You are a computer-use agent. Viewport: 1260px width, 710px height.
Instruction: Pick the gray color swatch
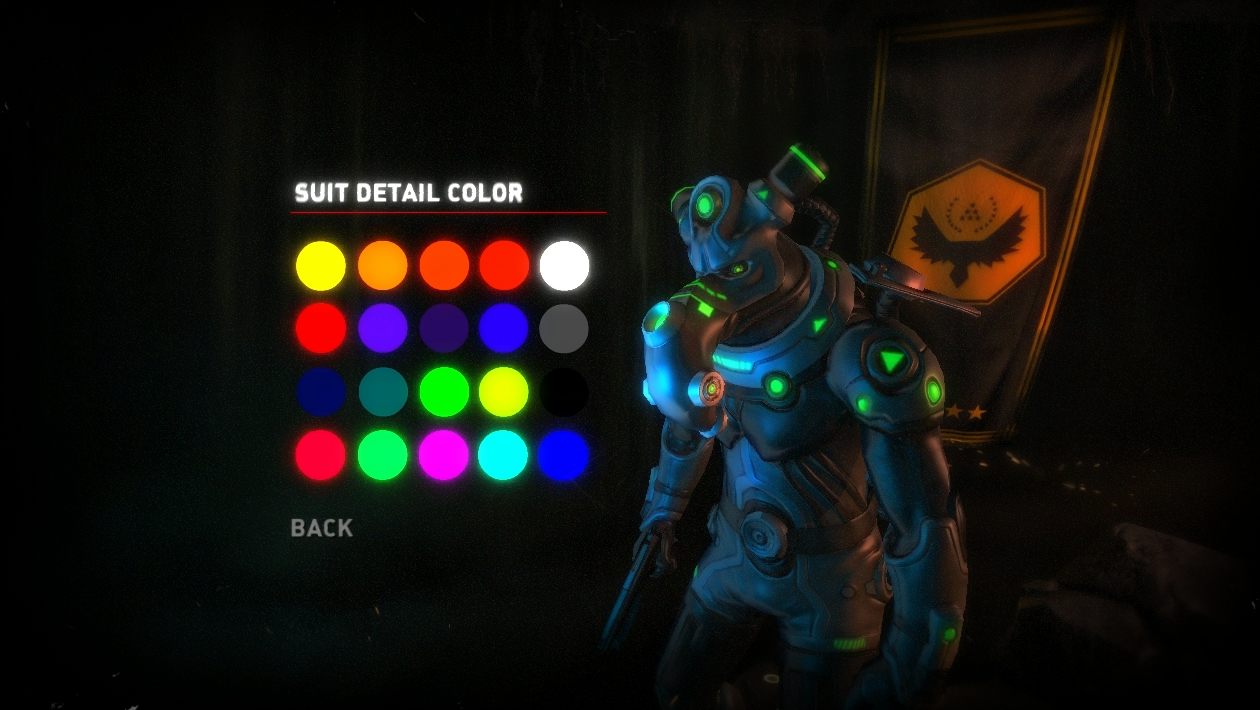(564, 328)
